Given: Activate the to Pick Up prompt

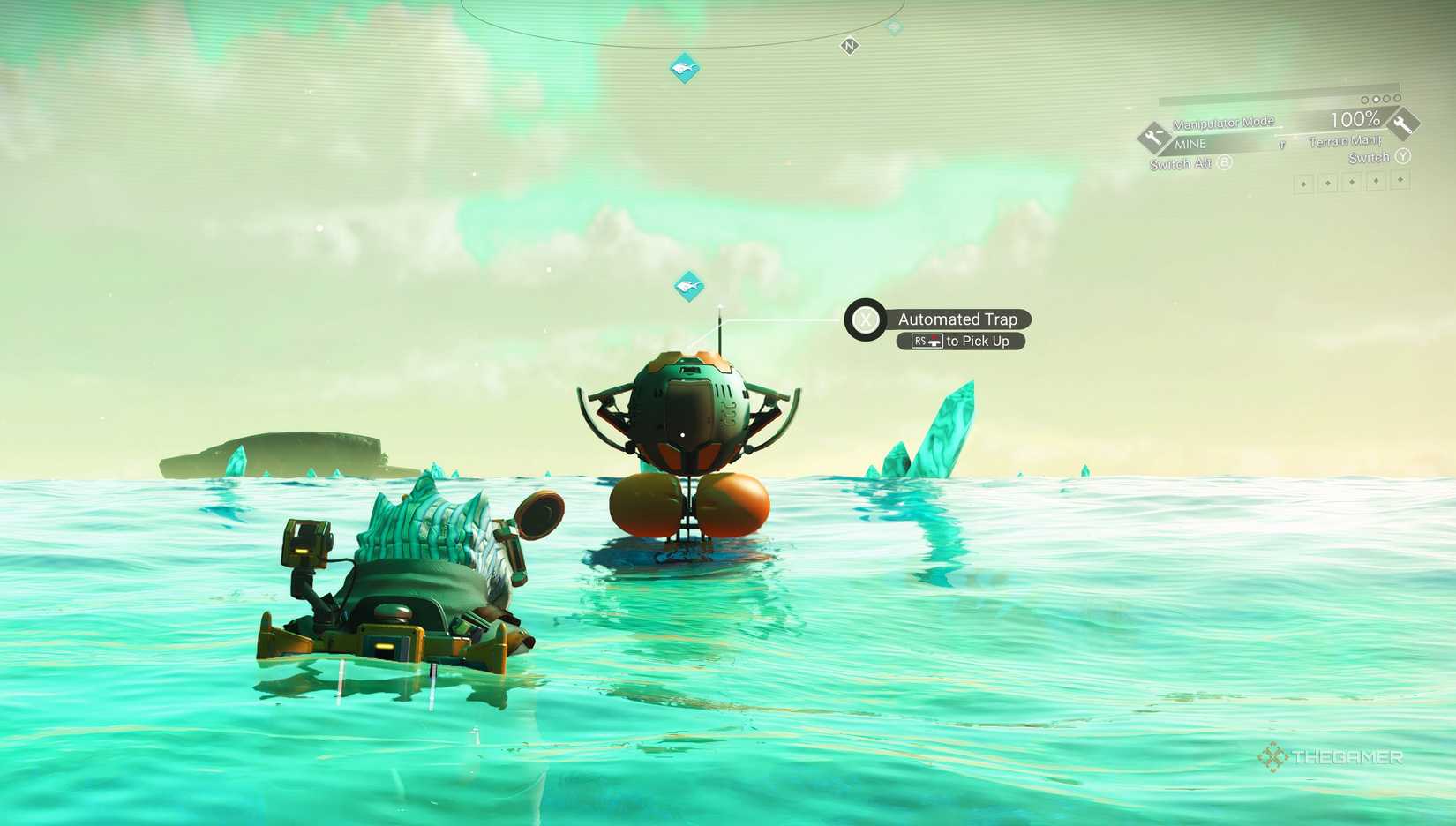Looking at the screenshot, I should (x=979, y=342).
